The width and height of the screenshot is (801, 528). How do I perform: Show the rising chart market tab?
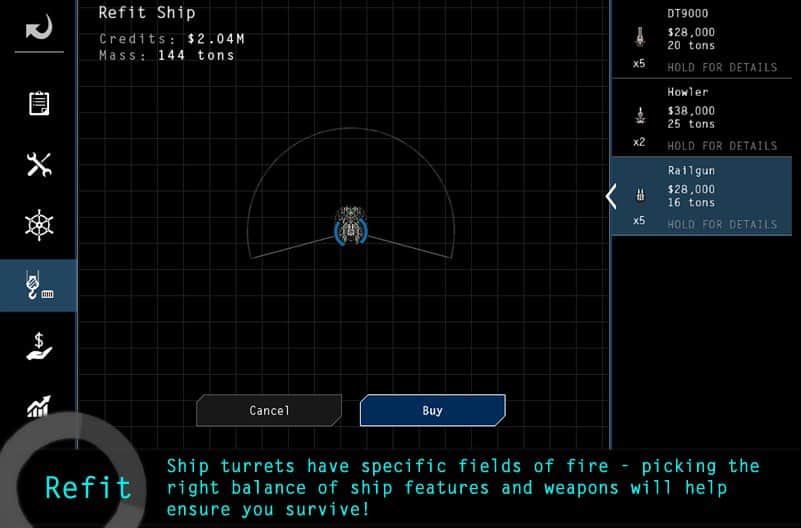pyautogui.click(x=39, y=405)
